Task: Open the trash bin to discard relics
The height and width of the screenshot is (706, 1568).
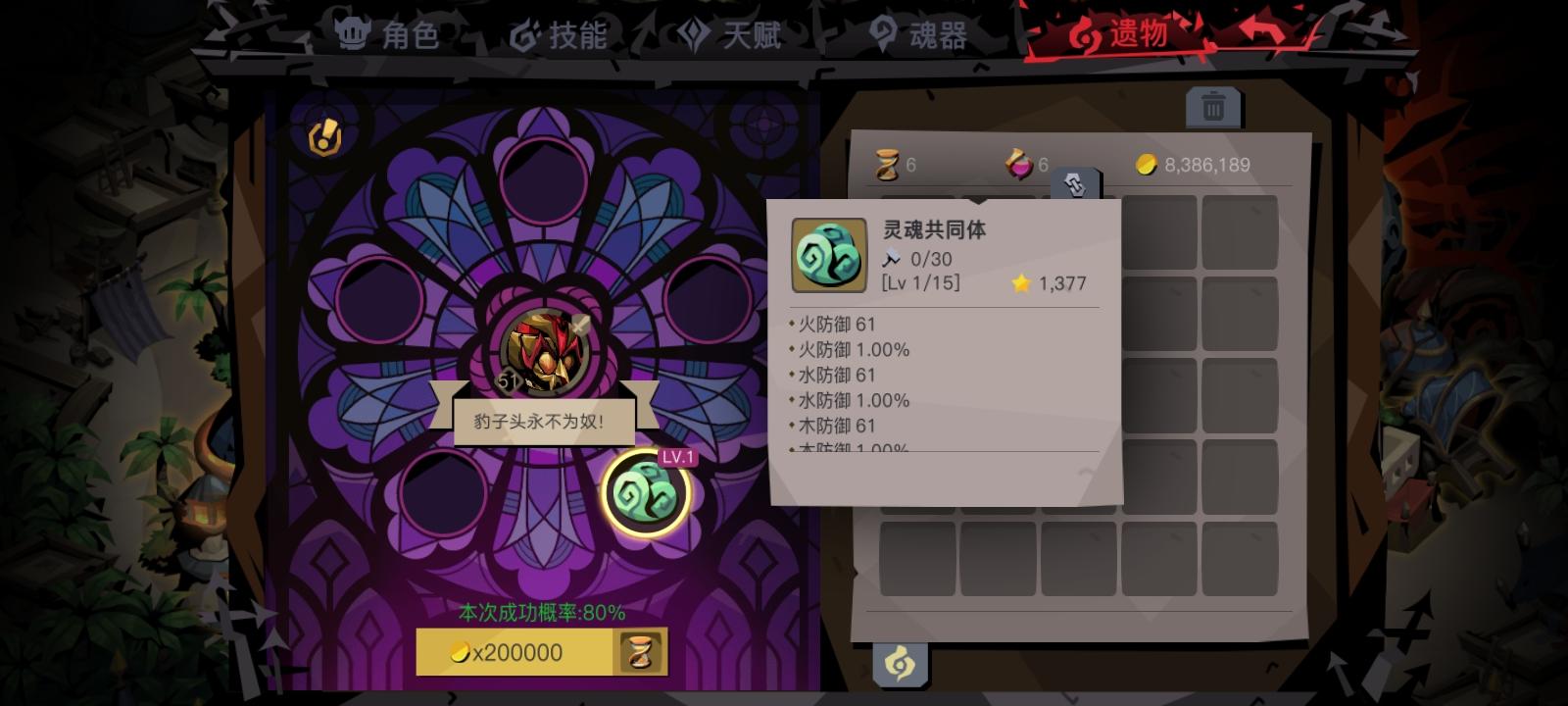Action: coord(1212,106)
